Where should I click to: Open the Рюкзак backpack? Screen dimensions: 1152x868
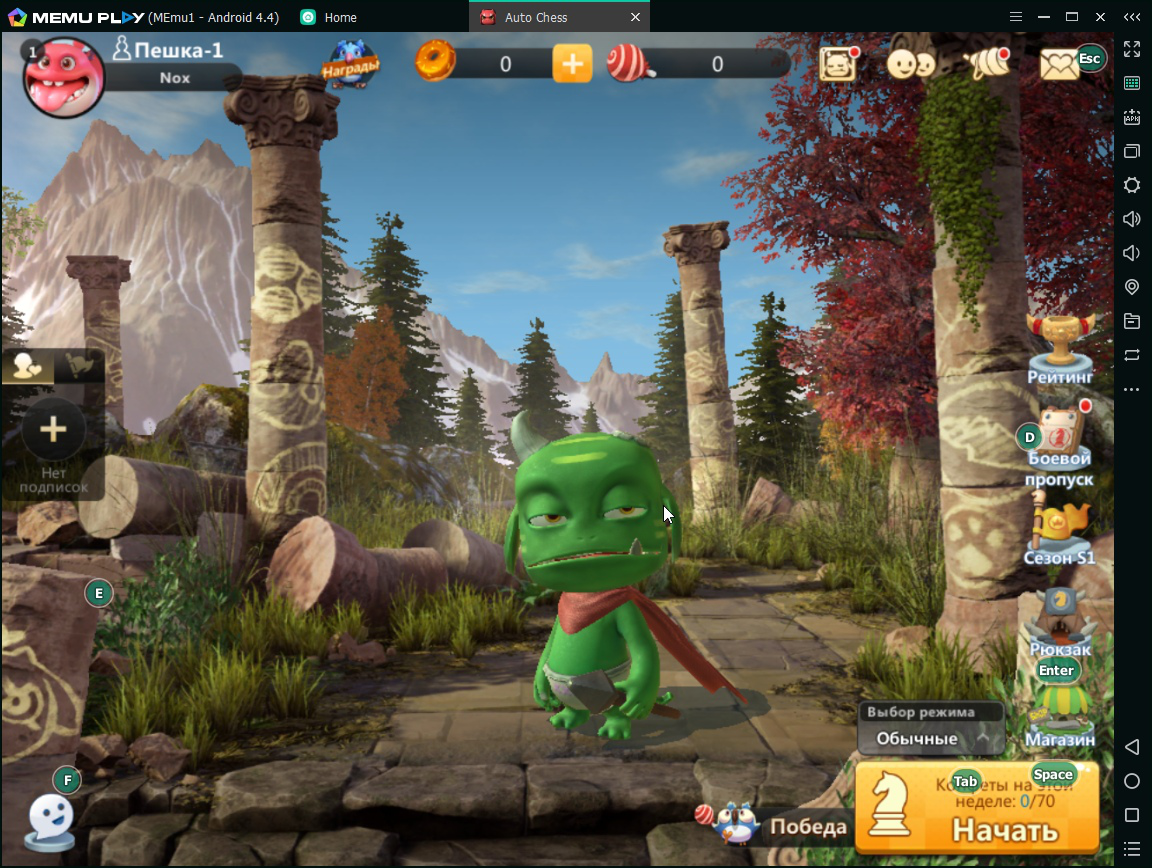tap(1059, 624)
